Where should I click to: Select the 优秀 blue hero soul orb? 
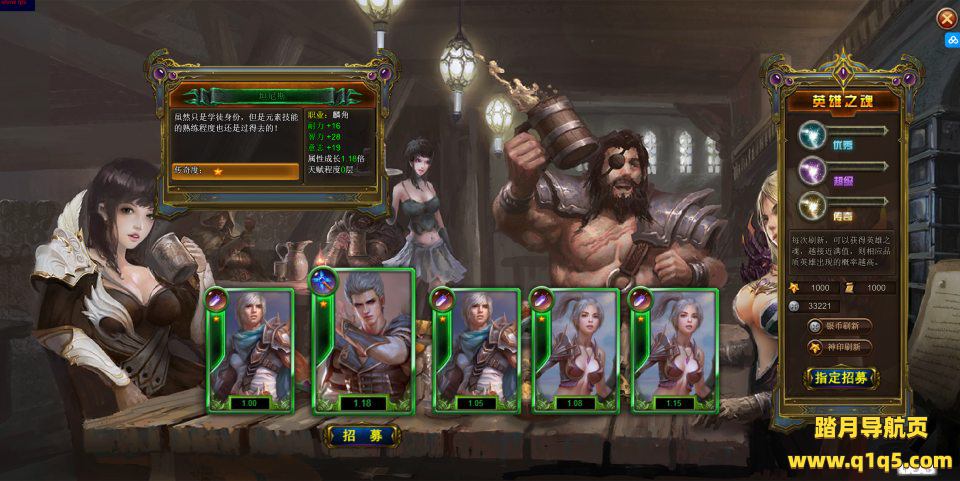tap(812, 134)
